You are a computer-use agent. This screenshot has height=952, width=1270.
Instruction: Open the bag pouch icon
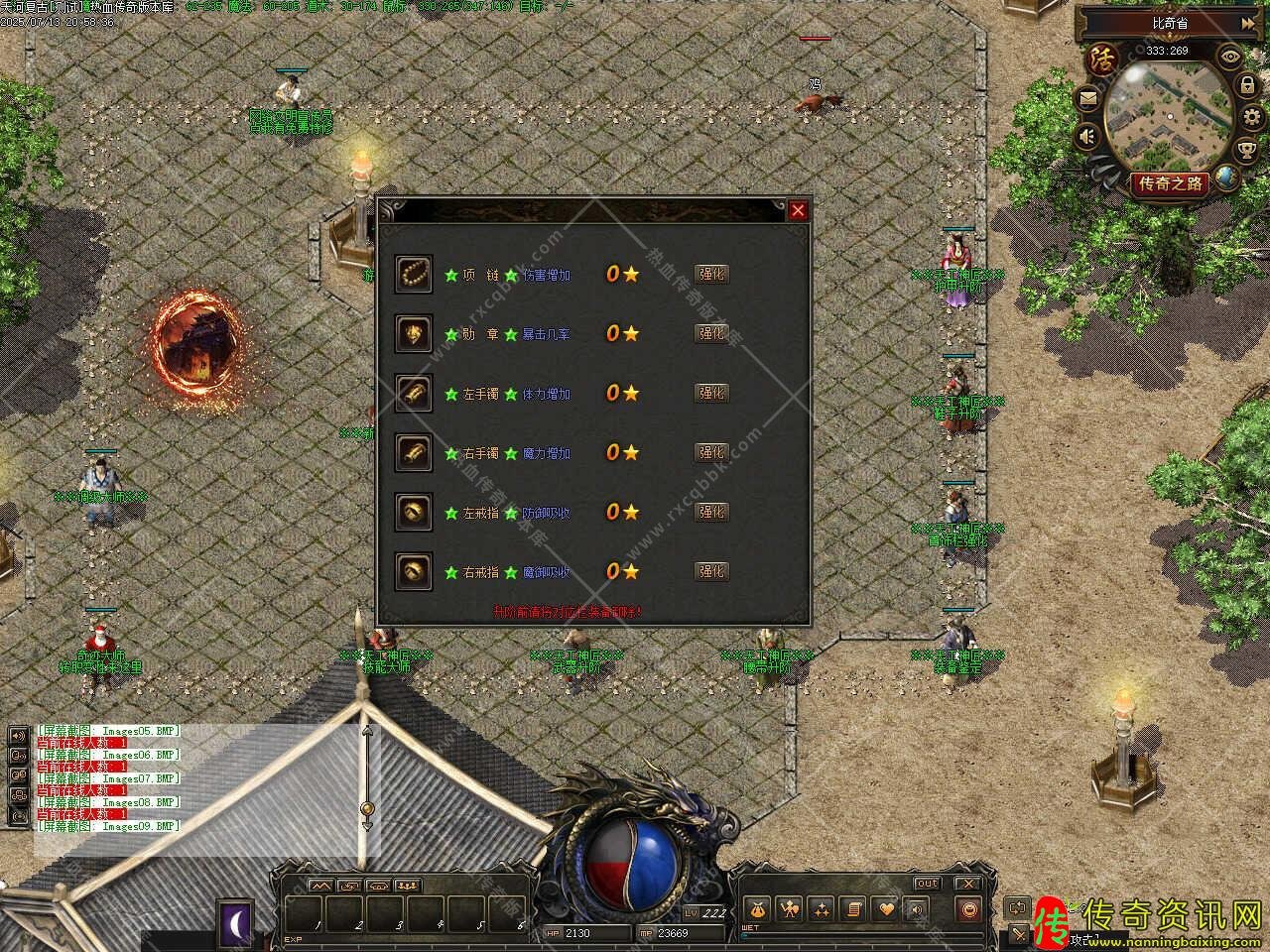tap(759, 908)
